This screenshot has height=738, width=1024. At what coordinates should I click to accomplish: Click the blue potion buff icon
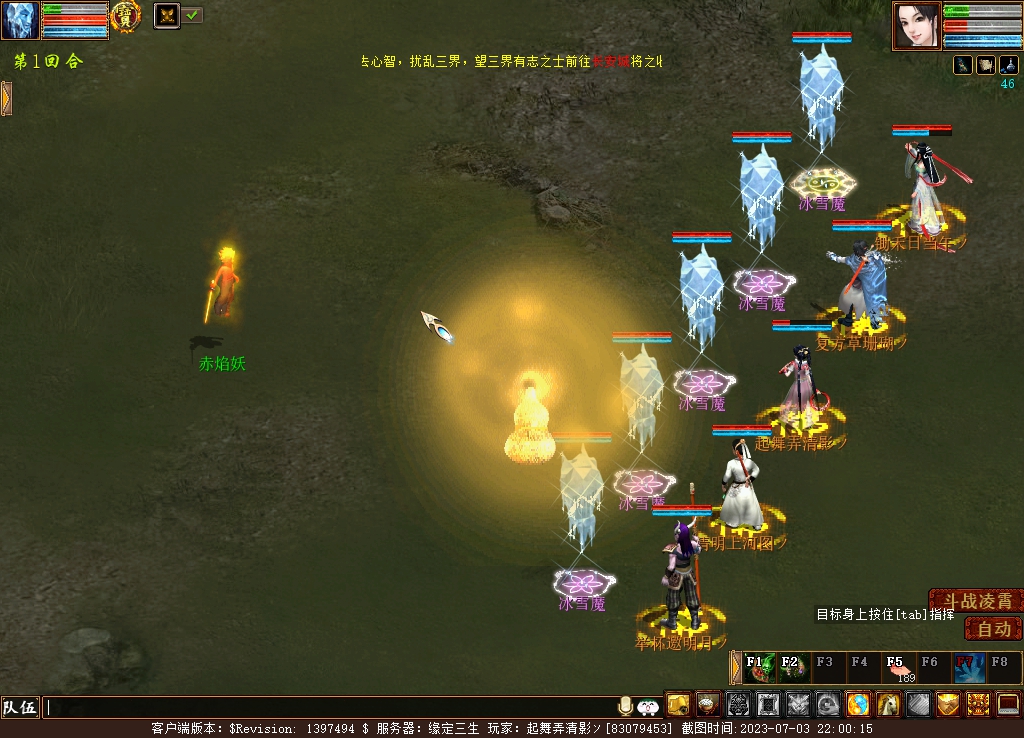tap(1008, 65)
